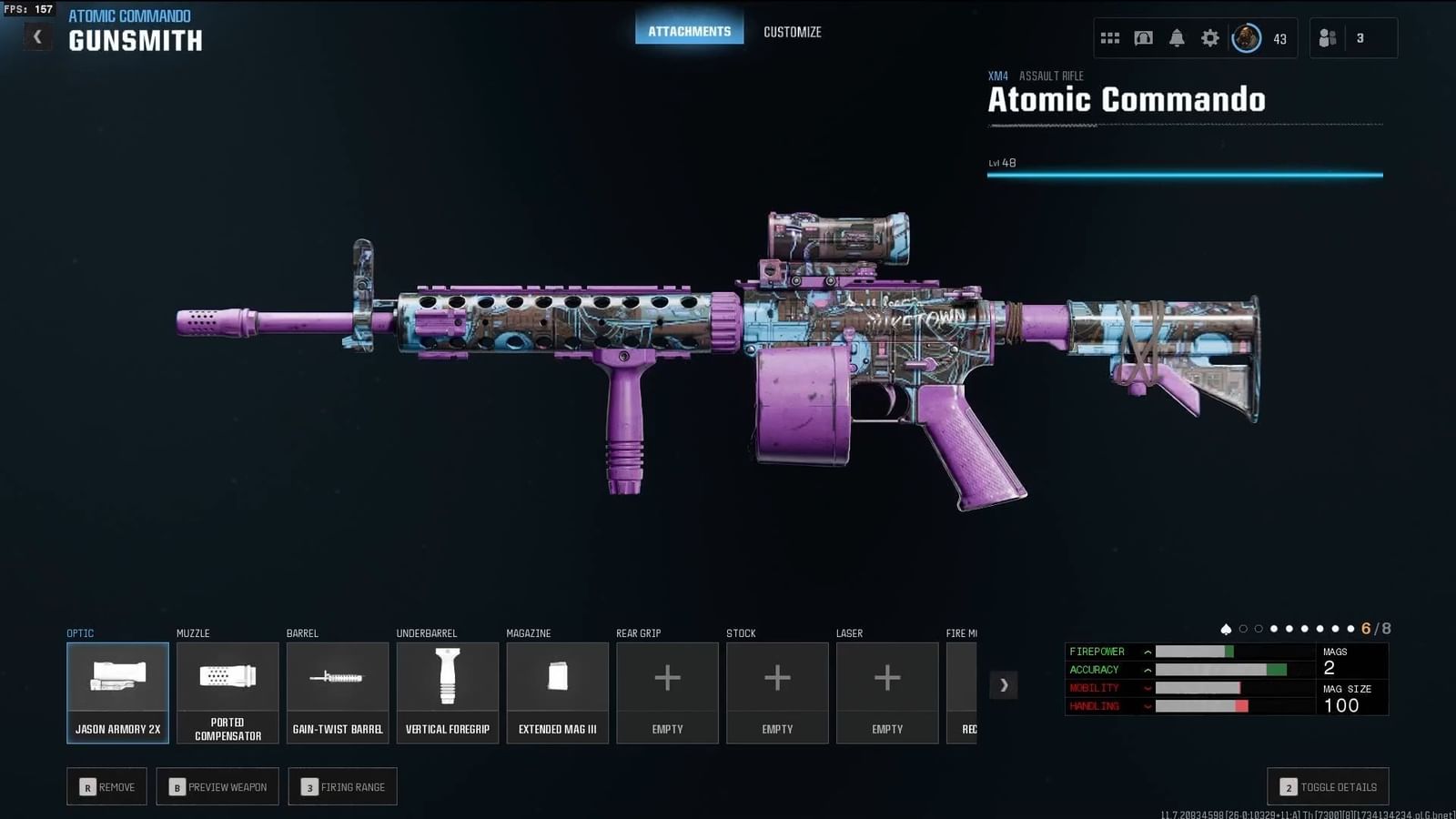This screenshot has height=819, width=1456.
Task: Click the player avatar showing level 43
Action: pos(1245,39)
